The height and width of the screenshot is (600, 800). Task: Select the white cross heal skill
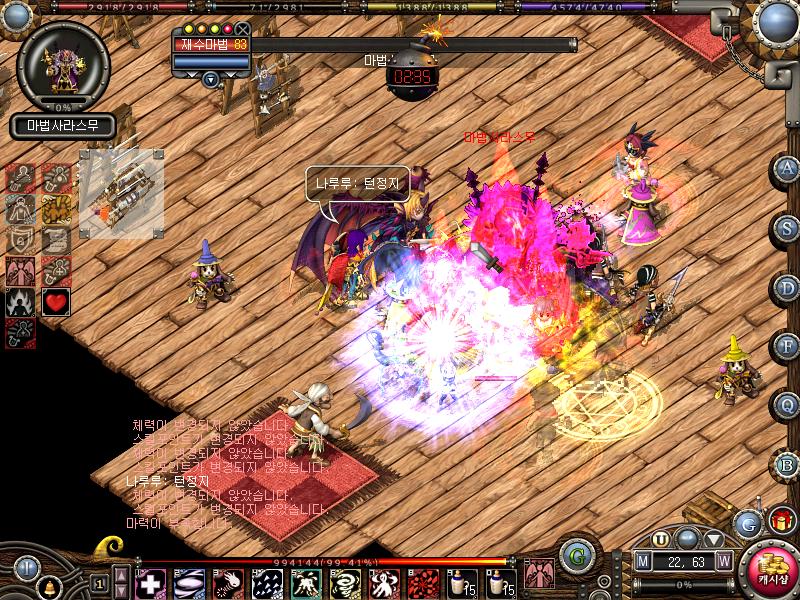151,582
